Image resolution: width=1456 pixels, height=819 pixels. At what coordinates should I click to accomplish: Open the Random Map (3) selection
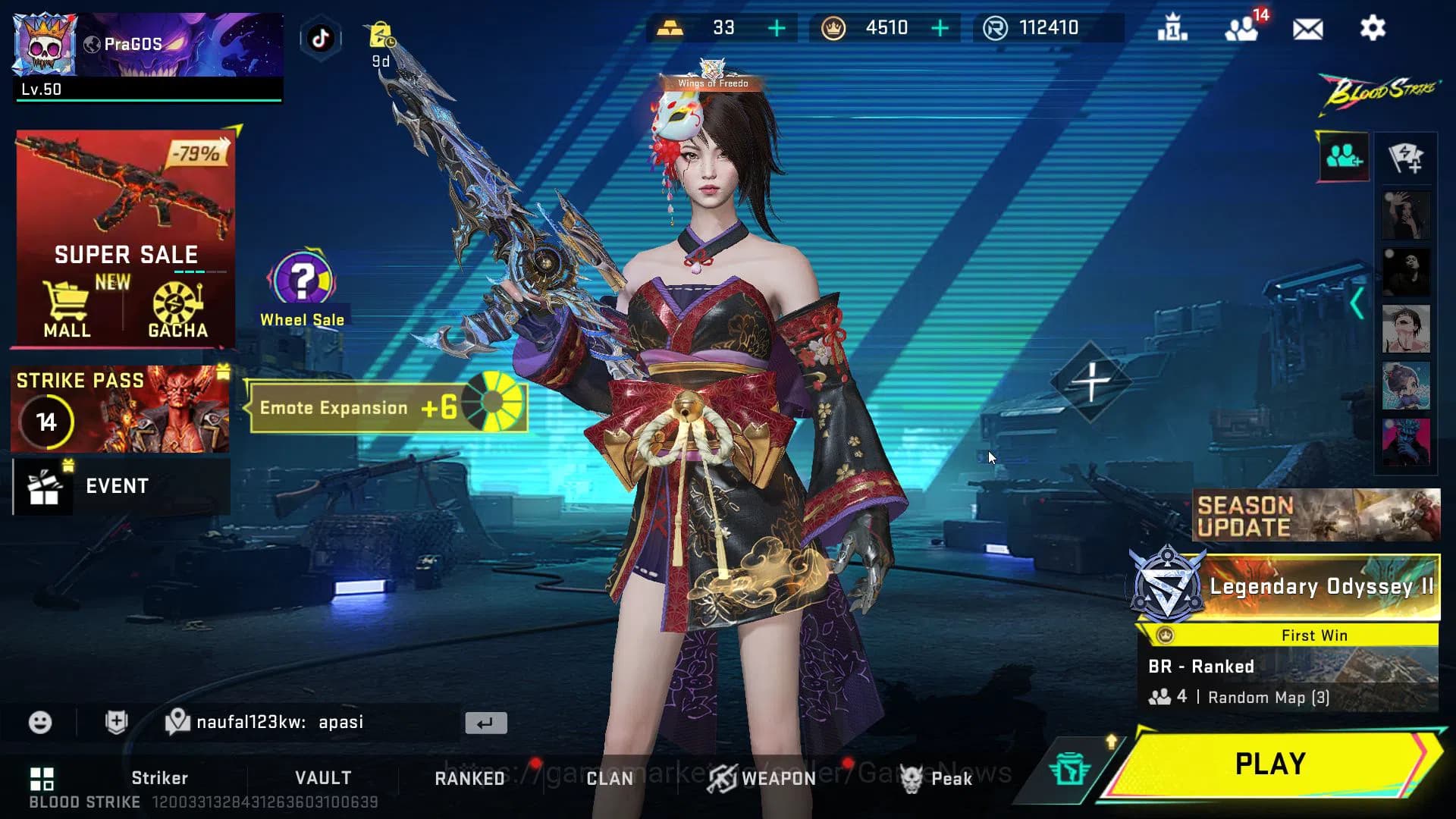point(1267,697)
